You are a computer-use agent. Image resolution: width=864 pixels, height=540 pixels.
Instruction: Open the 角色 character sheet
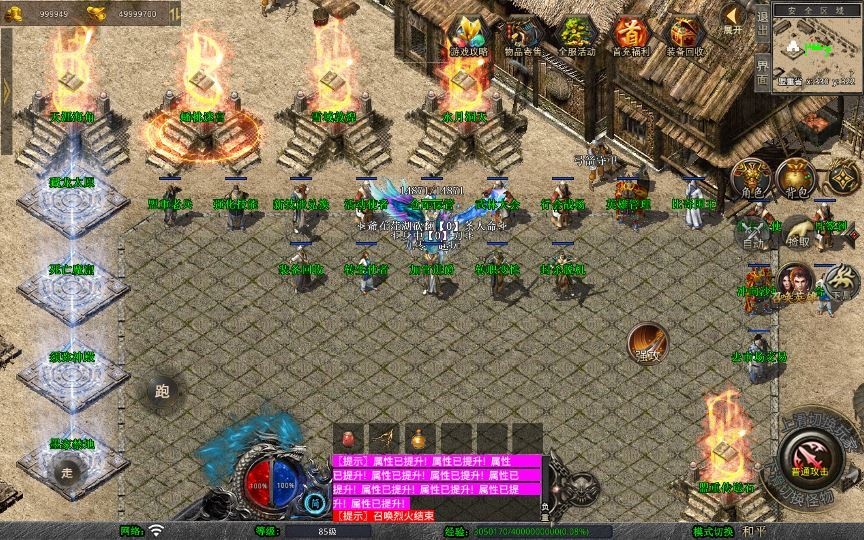(751, 178)
